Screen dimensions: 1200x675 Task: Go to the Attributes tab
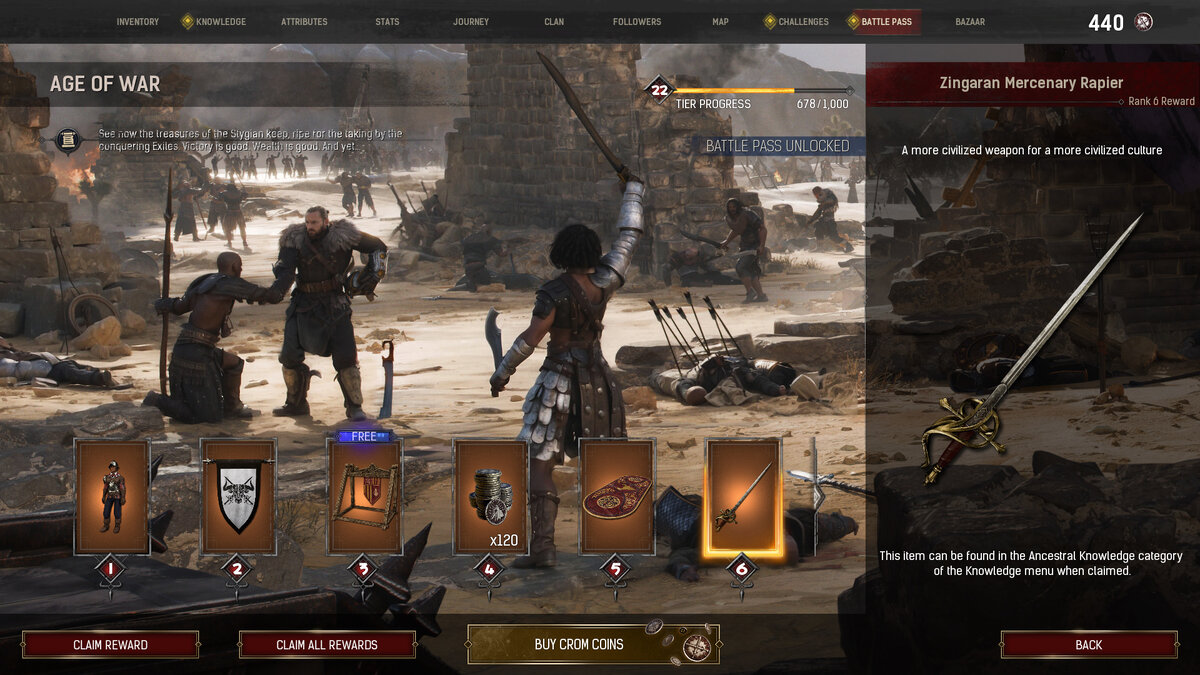303,22
